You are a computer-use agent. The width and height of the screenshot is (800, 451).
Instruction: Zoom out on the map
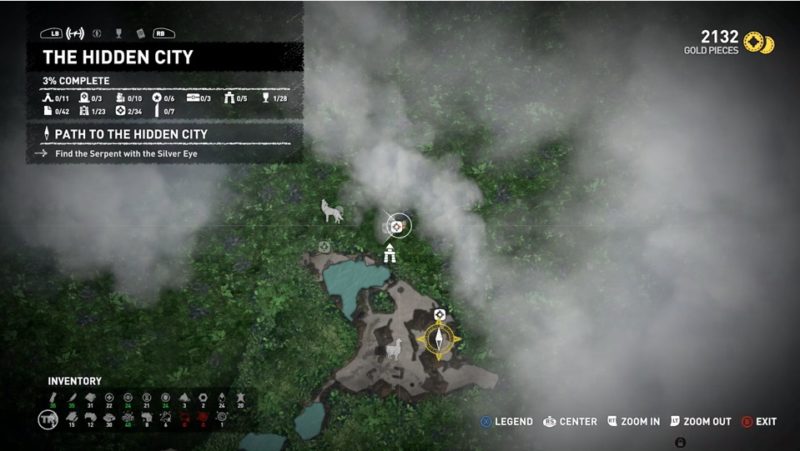pos(701,422)
